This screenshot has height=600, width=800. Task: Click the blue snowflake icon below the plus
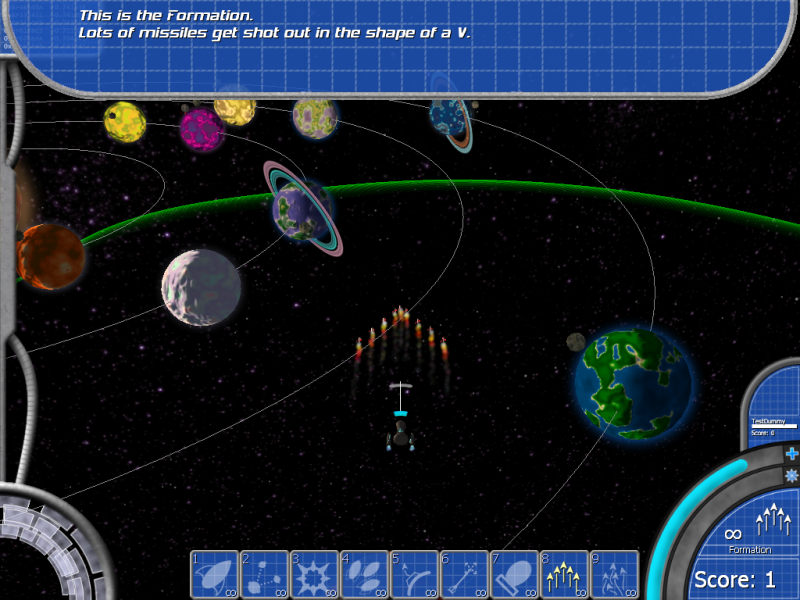(x=792, y=475)
